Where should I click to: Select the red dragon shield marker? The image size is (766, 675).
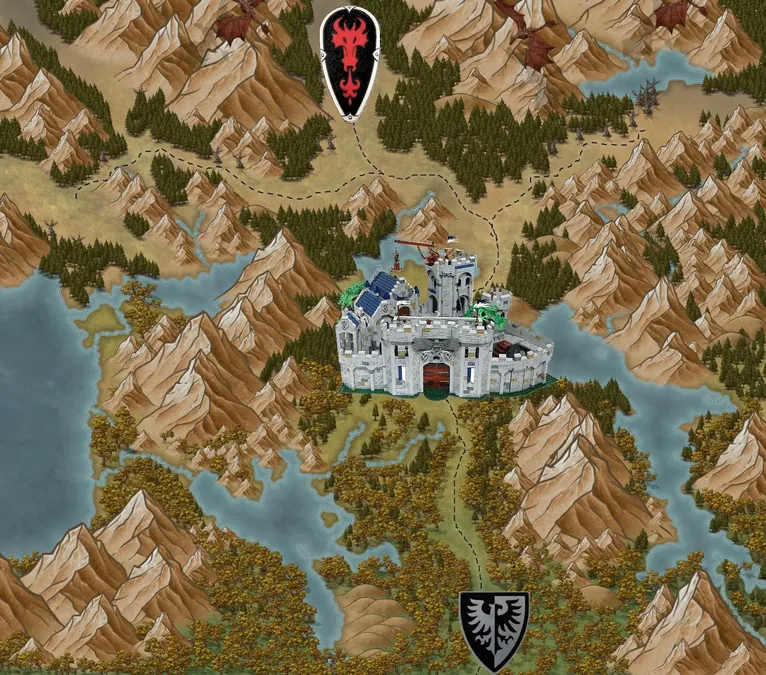(350, 63)
